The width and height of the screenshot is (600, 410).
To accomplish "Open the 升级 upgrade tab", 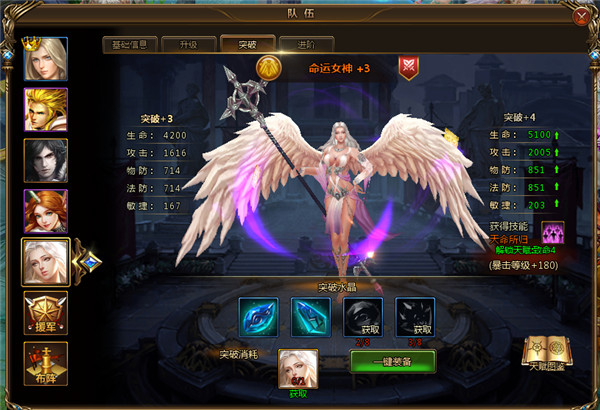I will coord(188,45).
